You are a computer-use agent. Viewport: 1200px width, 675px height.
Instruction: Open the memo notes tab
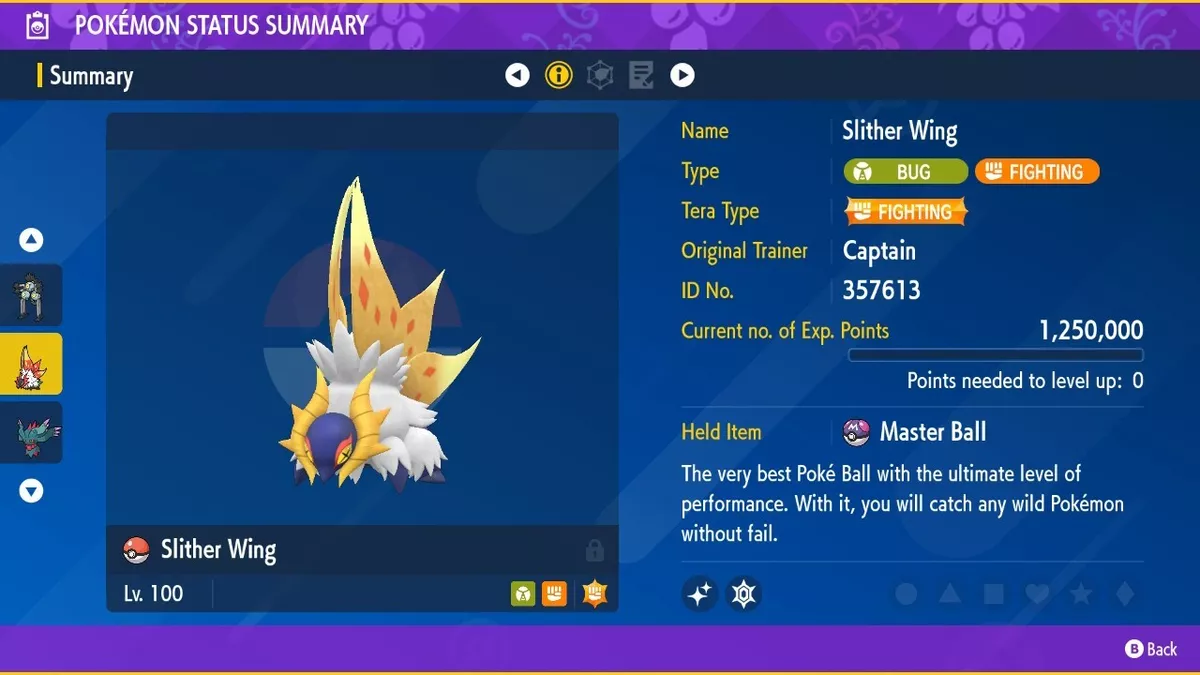641,75
